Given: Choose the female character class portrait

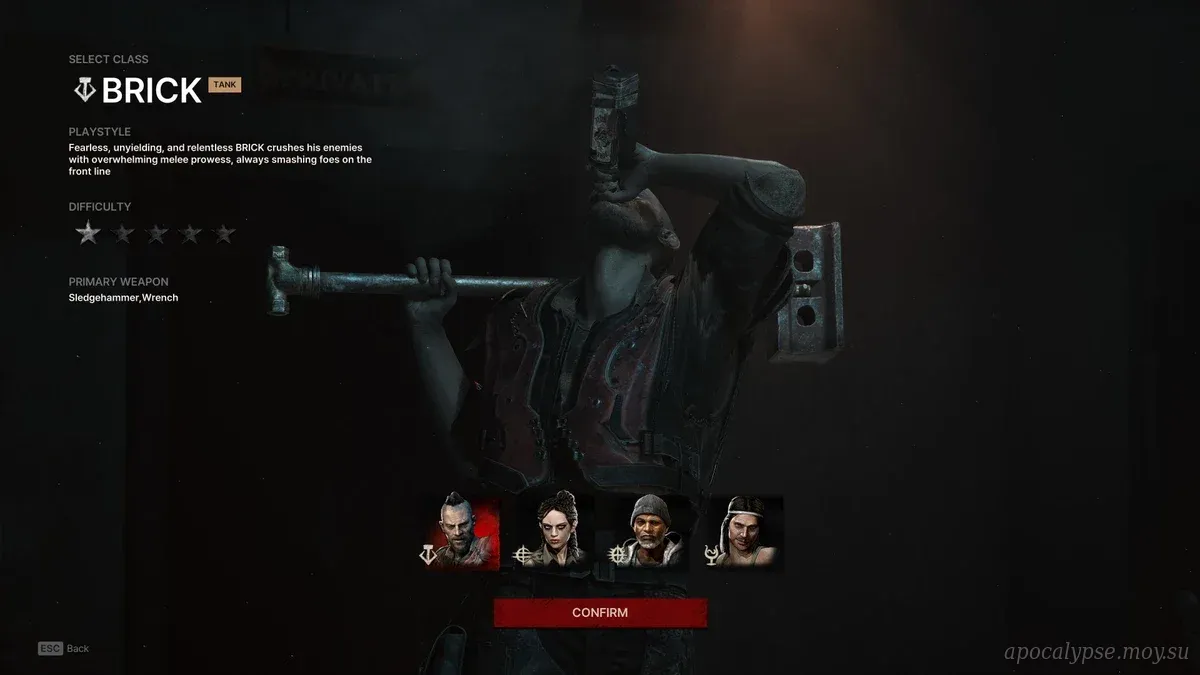Looking at the screenshot, I should coord(553,534).
